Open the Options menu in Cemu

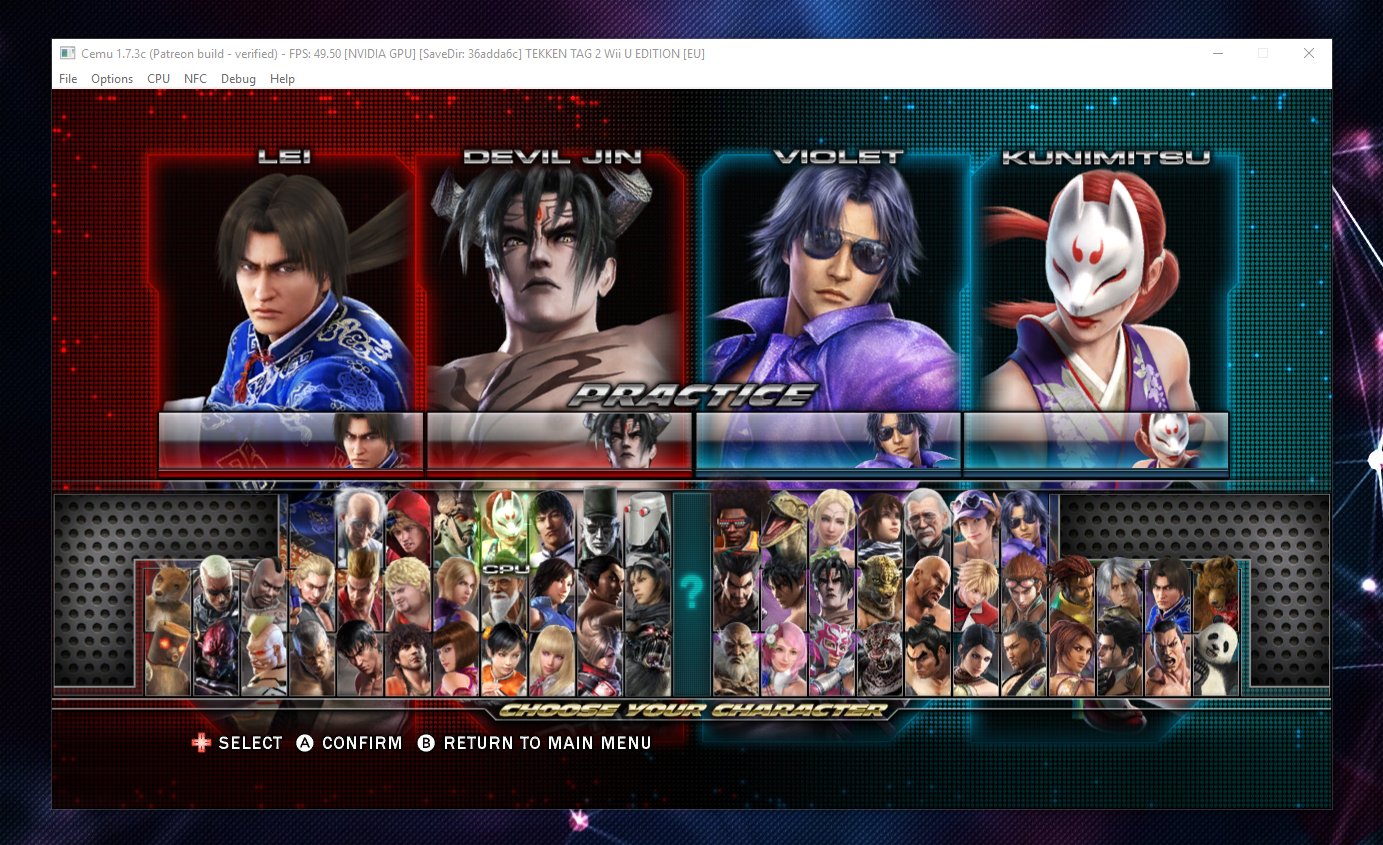111,78
